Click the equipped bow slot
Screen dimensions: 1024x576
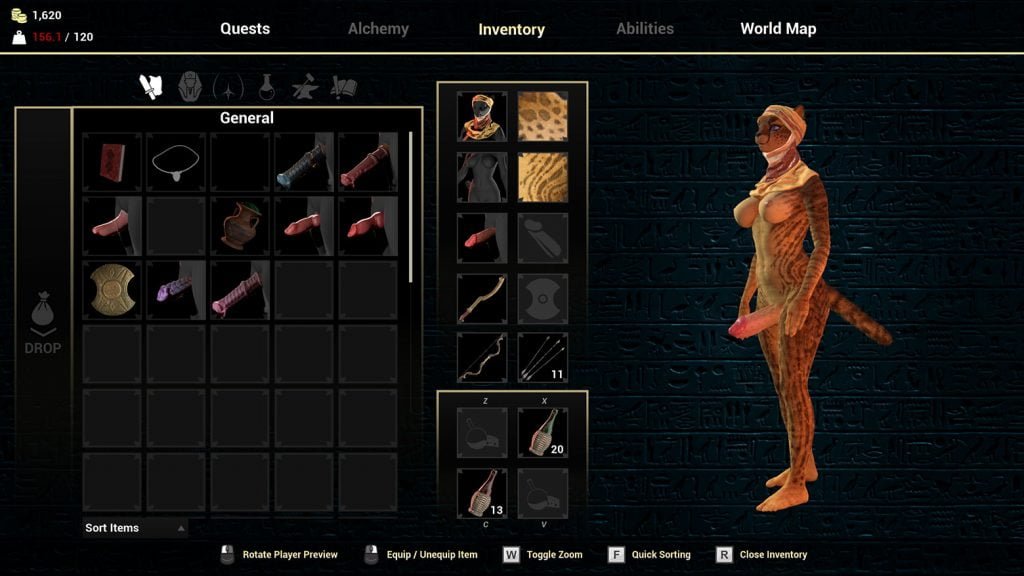click(x=482, y=358)
